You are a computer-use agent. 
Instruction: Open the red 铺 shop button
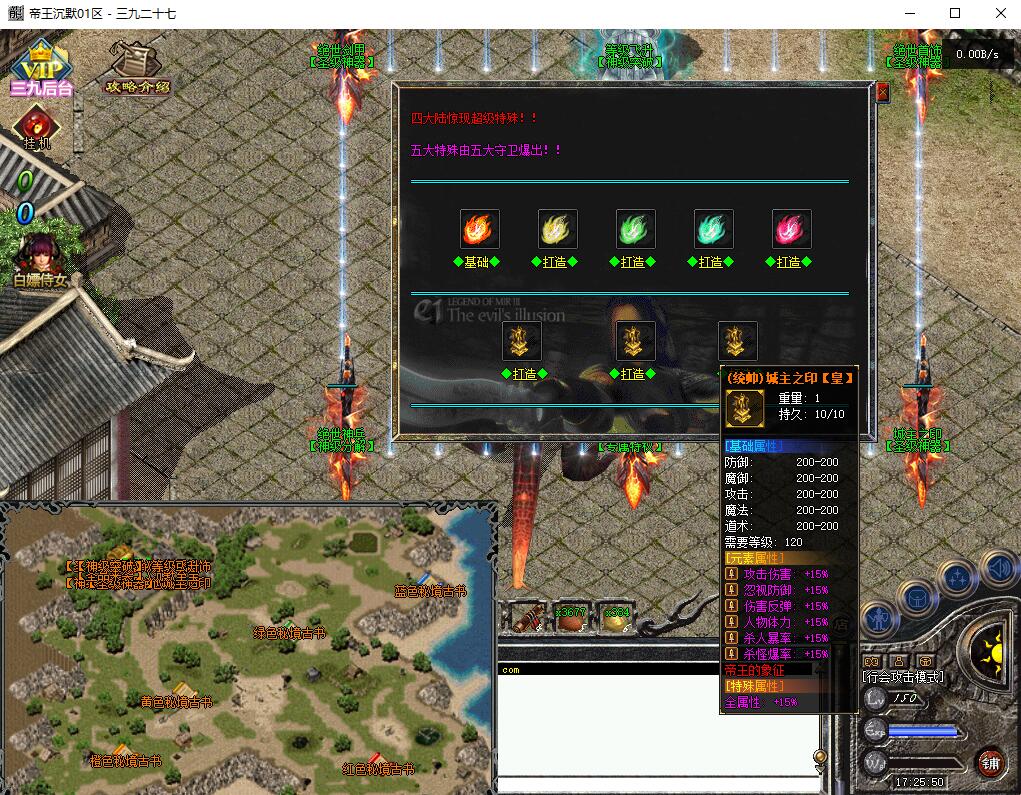(x=990, y=762)
